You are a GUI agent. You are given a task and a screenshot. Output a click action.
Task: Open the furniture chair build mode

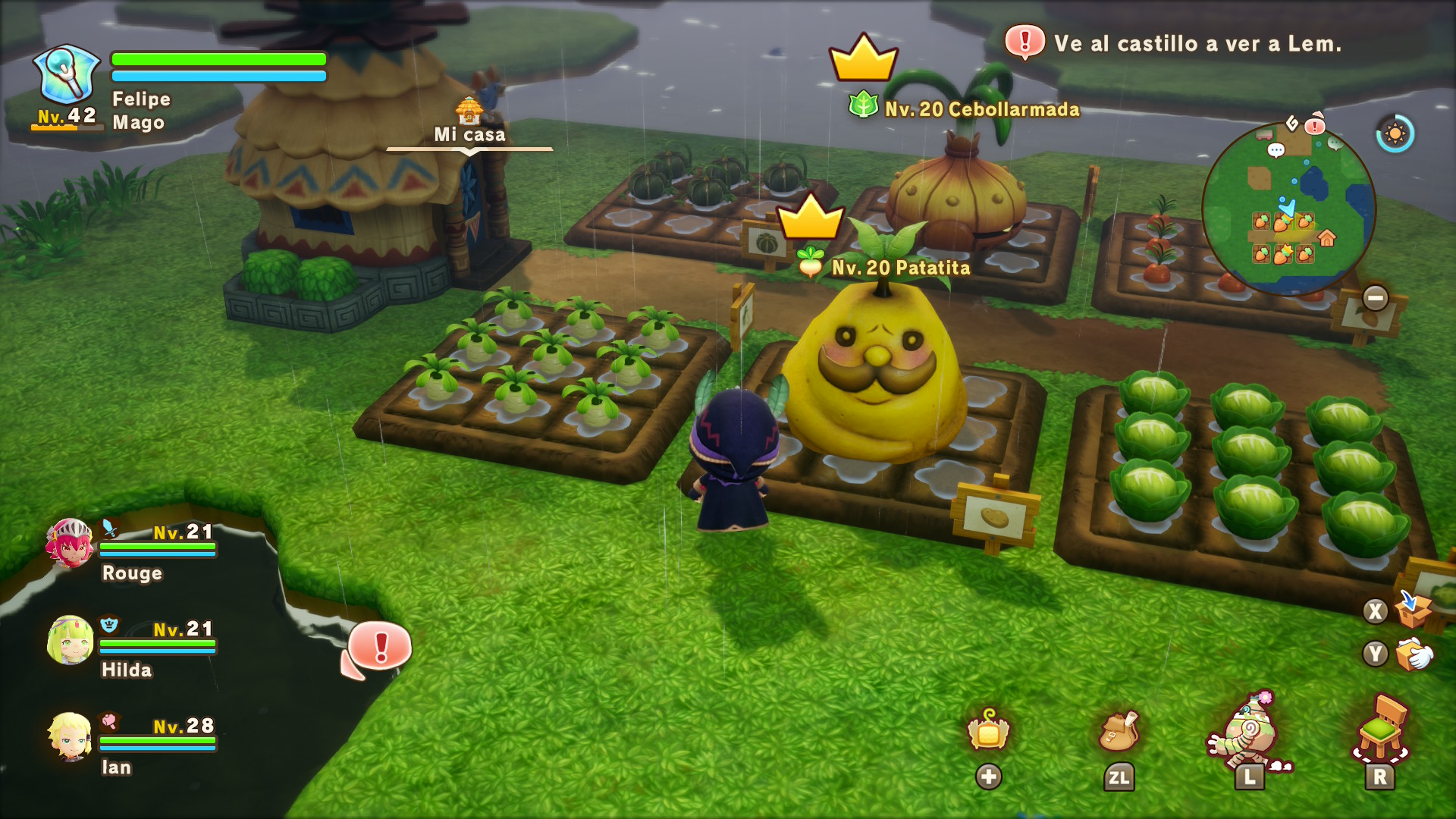coord(1380,730)
